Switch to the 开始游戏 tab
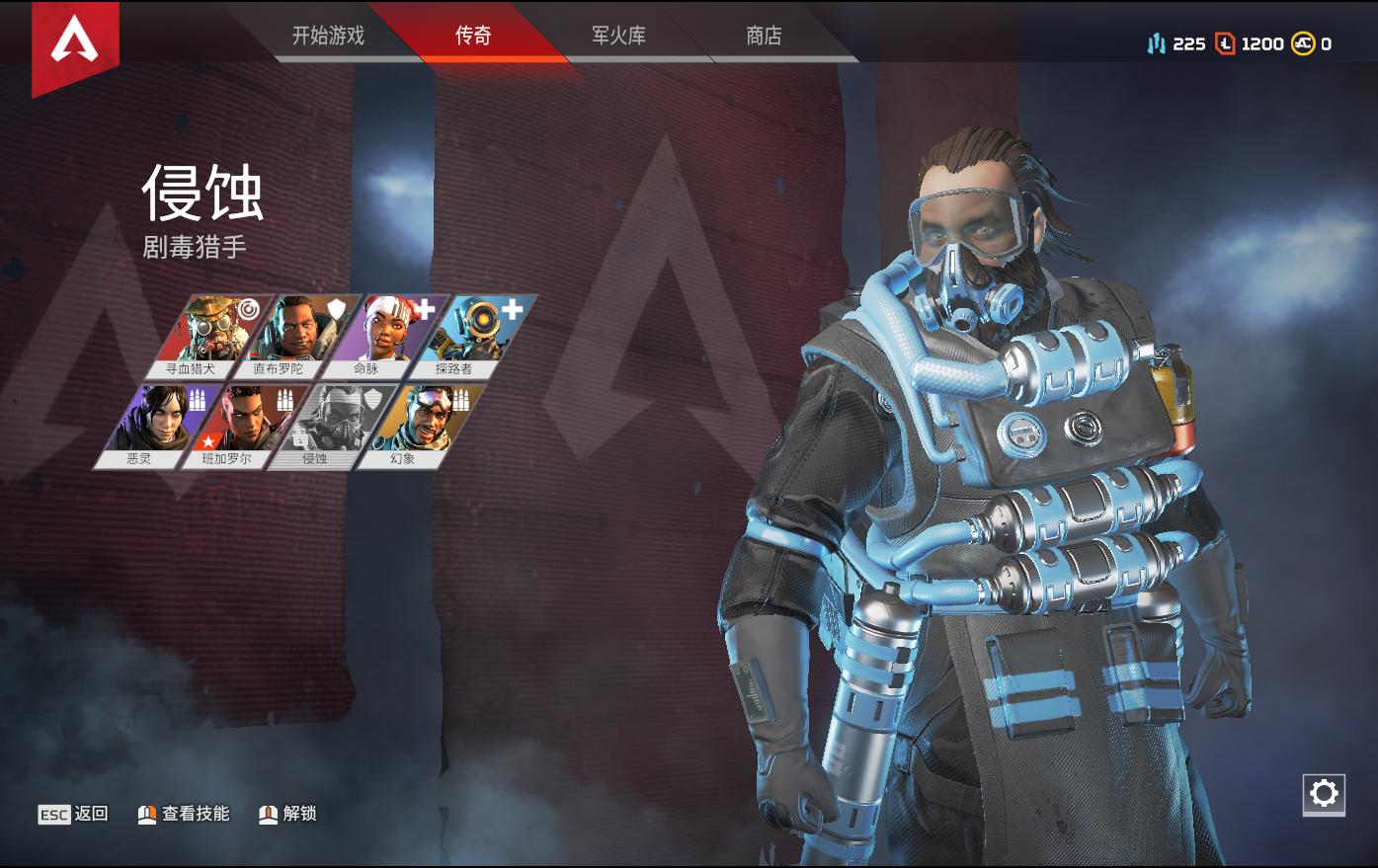The image size is (1378, 868). [326, 35]
